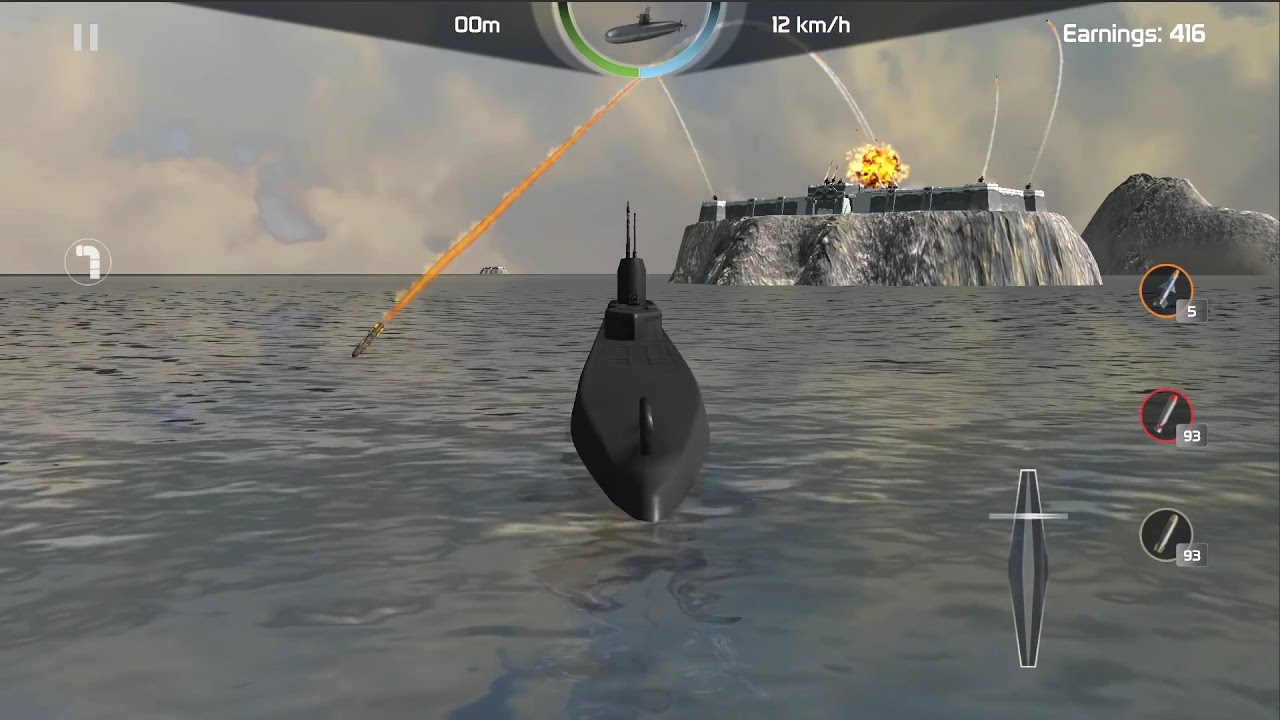Choose the gray-ringed torpedo weapon
Image resolution: width=1280 pixels, height=720 pixels.
click(x=1166, y=534)
